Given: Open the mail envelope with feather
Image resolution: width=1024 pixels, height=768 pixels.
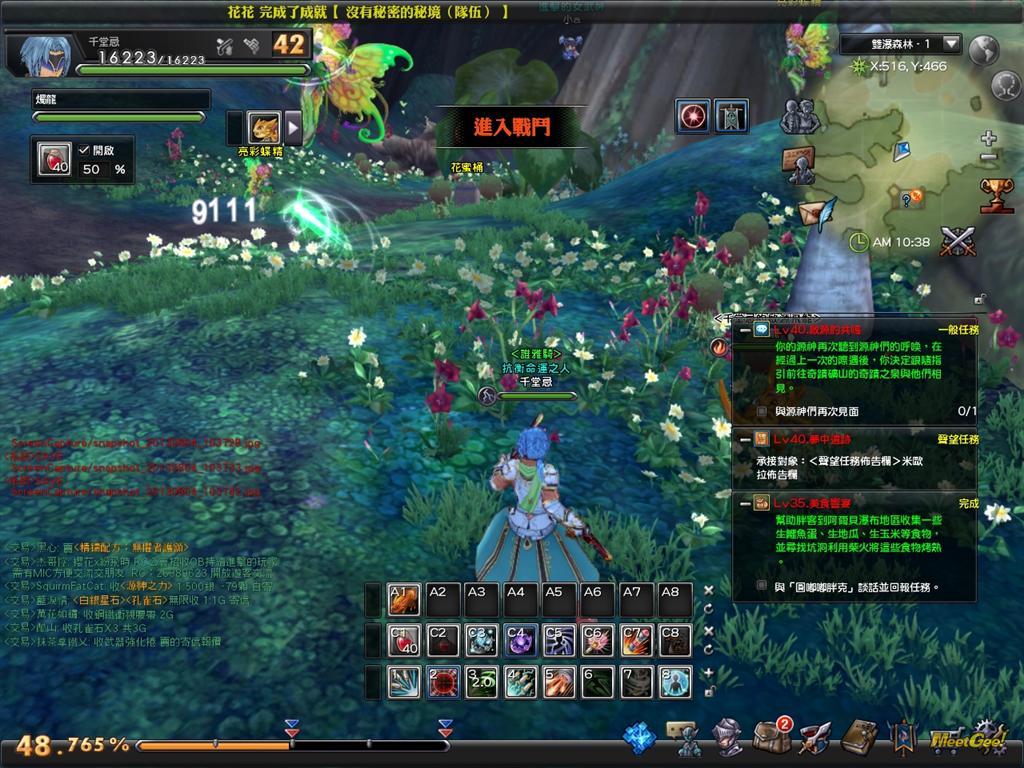Looking at the screenshot, I should click(x=815, y=213).
